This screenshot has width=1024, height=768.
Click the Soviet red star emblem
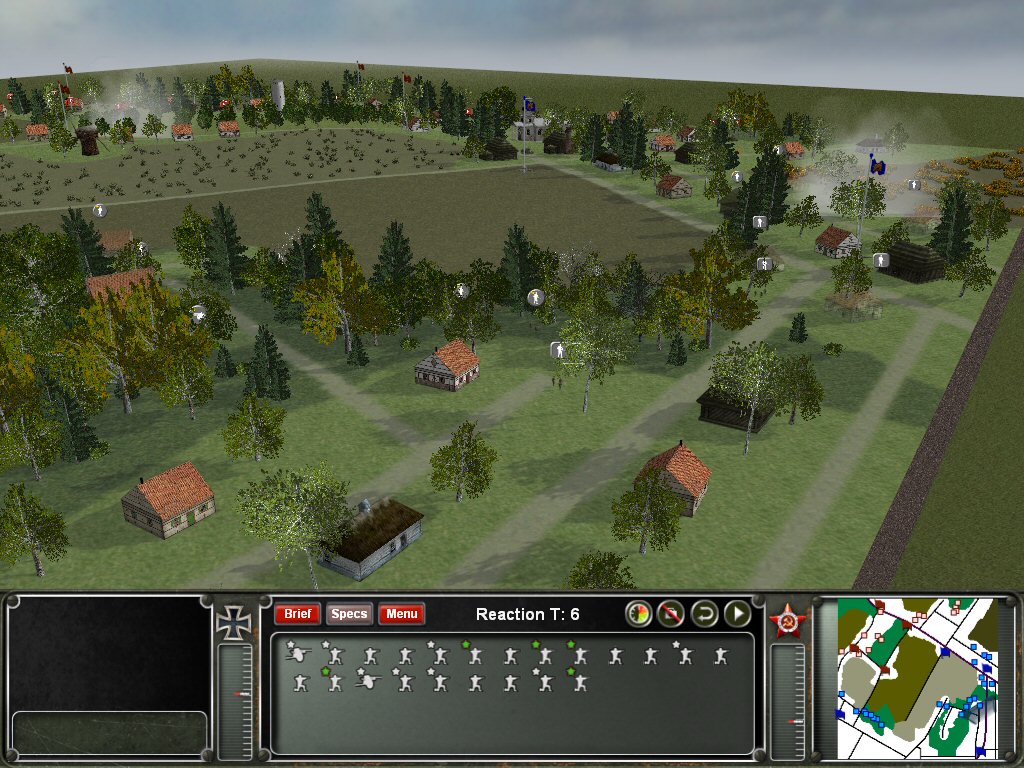(787, 622)
